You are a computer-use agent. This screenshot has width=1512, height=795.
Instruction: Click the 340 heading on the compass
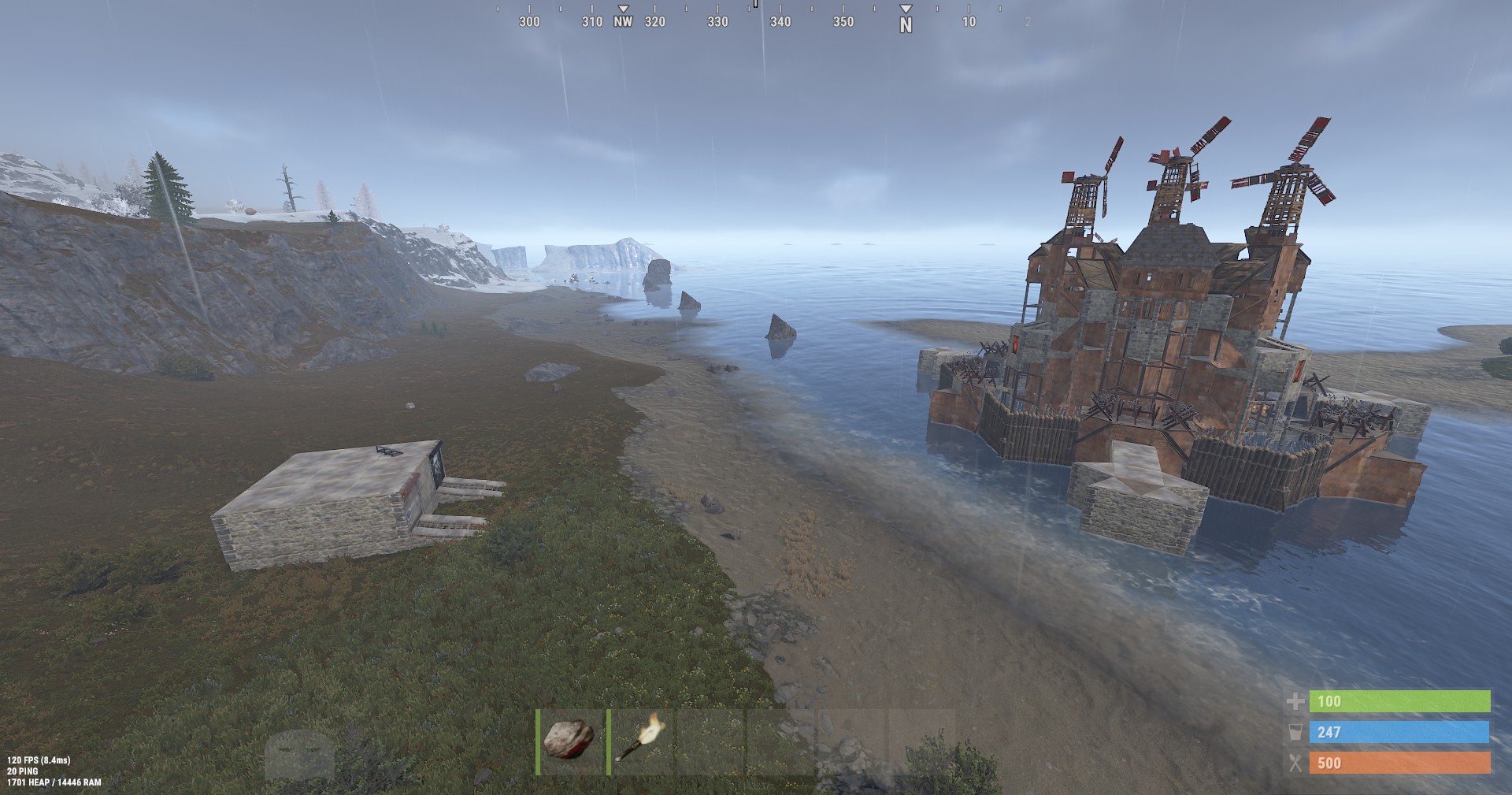[x=780, y=22]
